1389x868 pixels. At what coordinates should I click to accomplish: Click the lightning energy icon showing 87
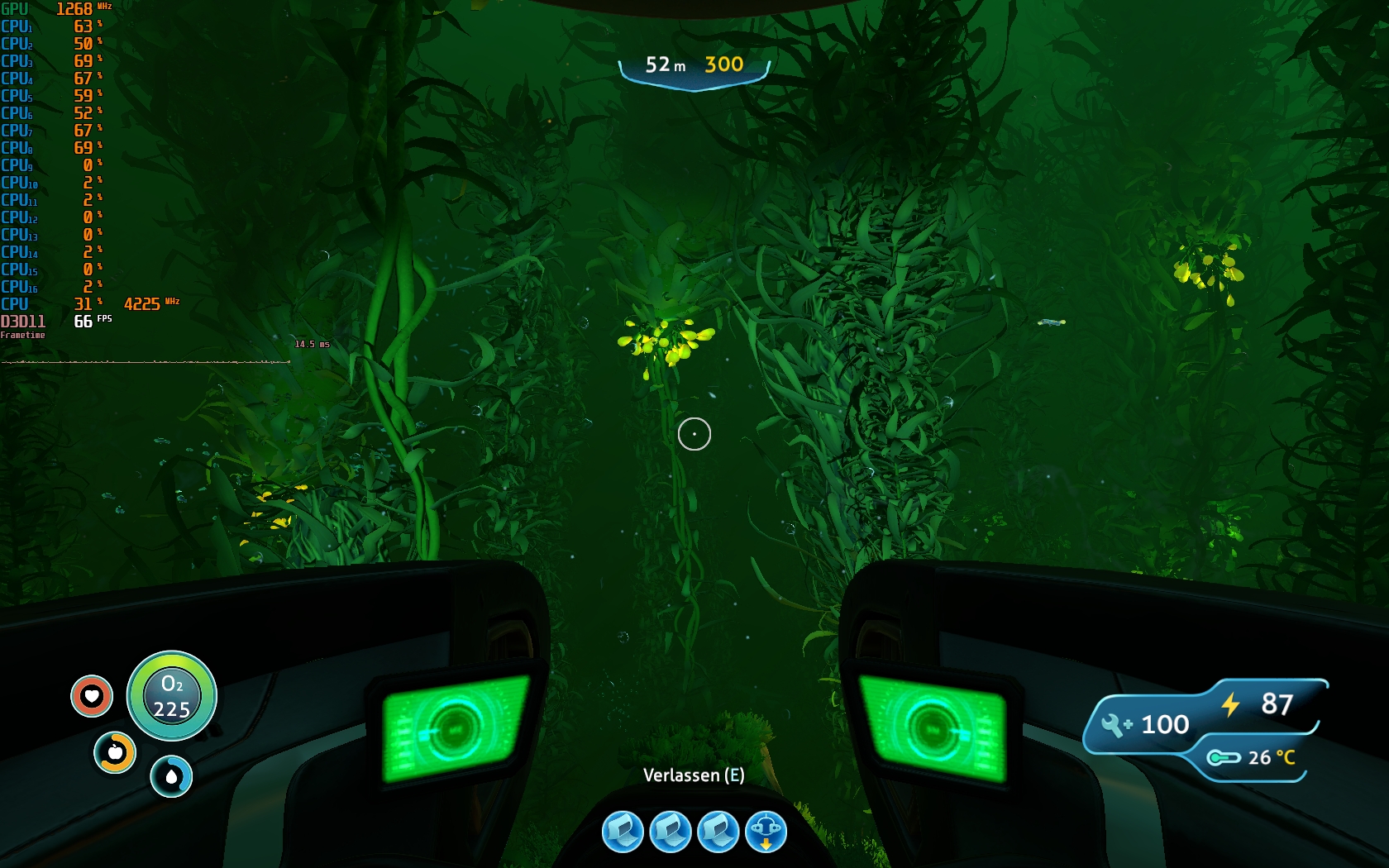(x=1229, y=705)
